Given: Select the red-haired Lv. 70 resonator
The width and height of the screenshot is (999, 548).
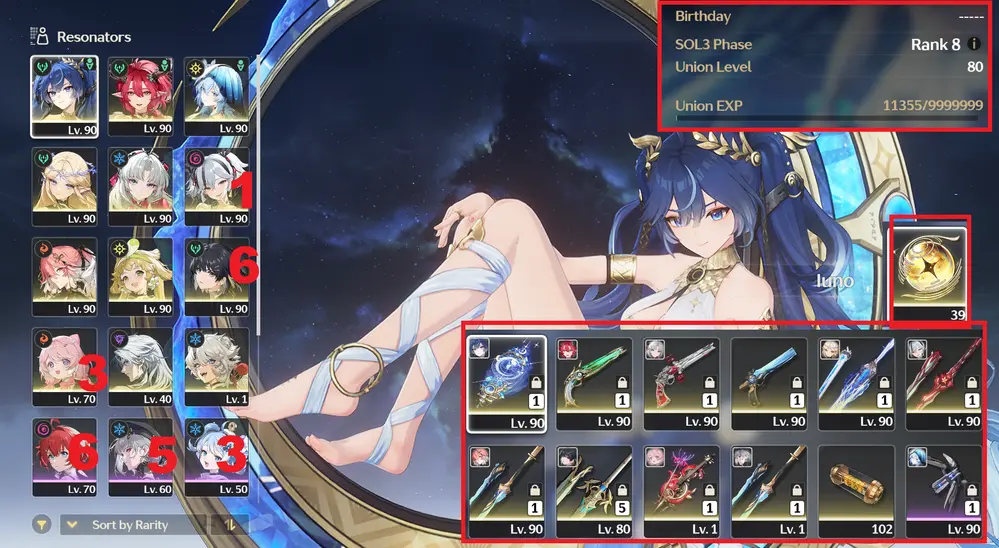Looking at the screenshot, I should coord(65,456).
